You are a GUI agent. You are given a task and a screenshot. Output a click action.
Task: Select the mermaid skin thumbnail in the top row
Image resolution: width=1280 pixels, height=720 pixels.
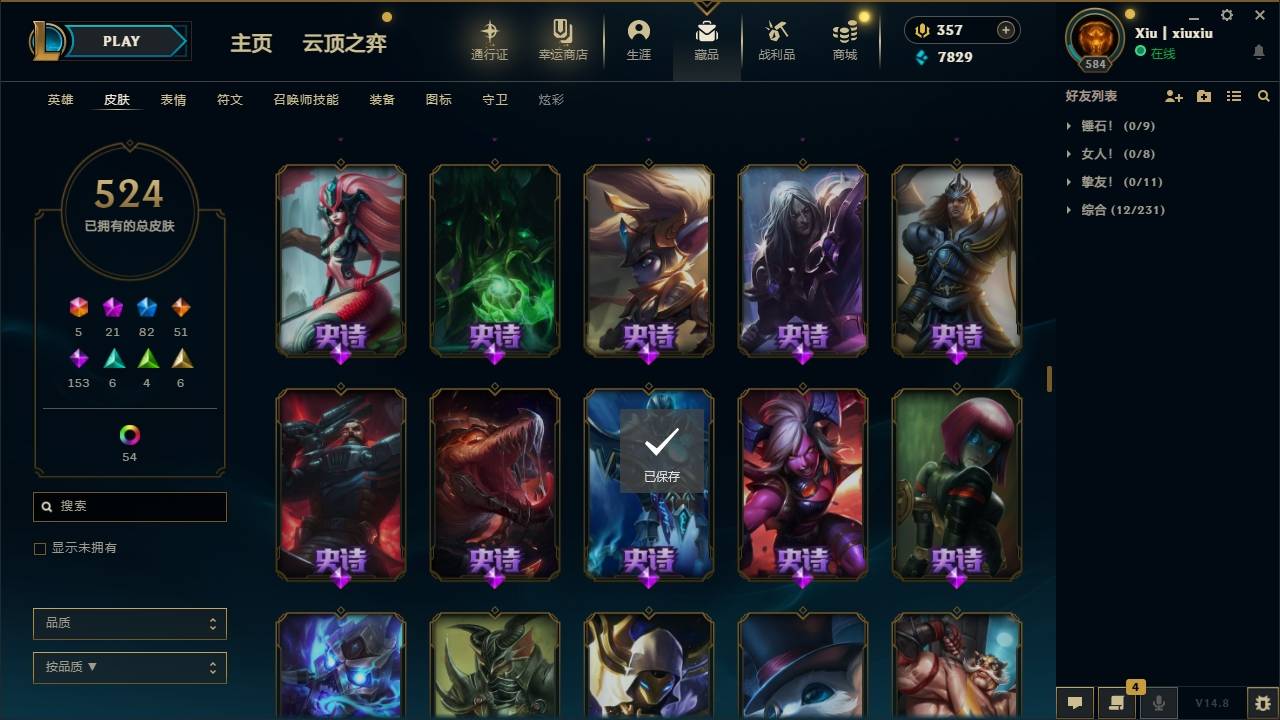(340, 260)
